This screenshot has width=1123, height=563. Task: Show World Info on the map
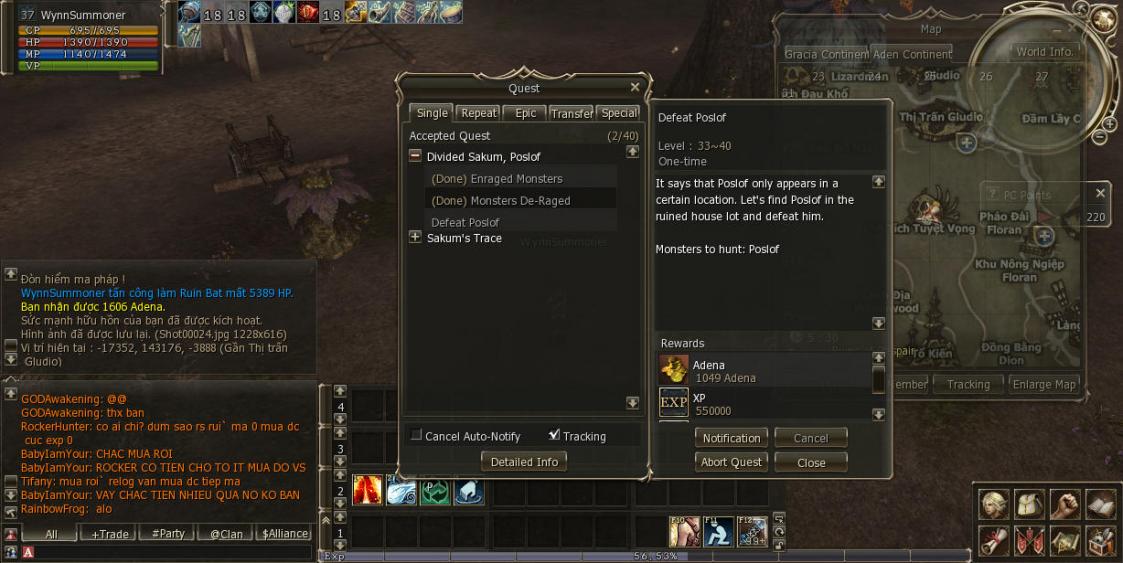1044,52
